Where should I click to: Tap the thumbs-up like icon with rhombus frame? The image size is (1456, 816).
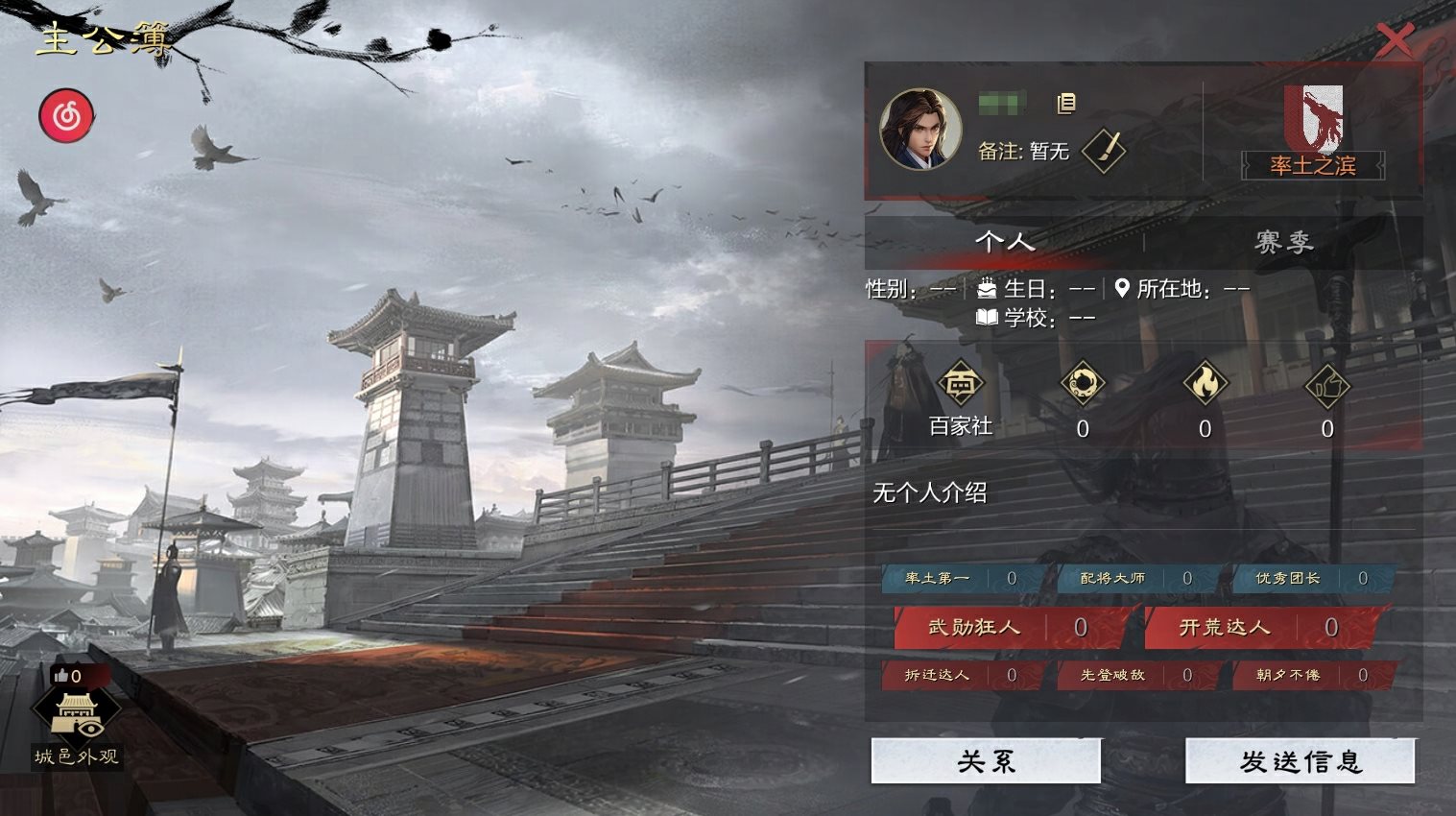tap(1327, 386)
